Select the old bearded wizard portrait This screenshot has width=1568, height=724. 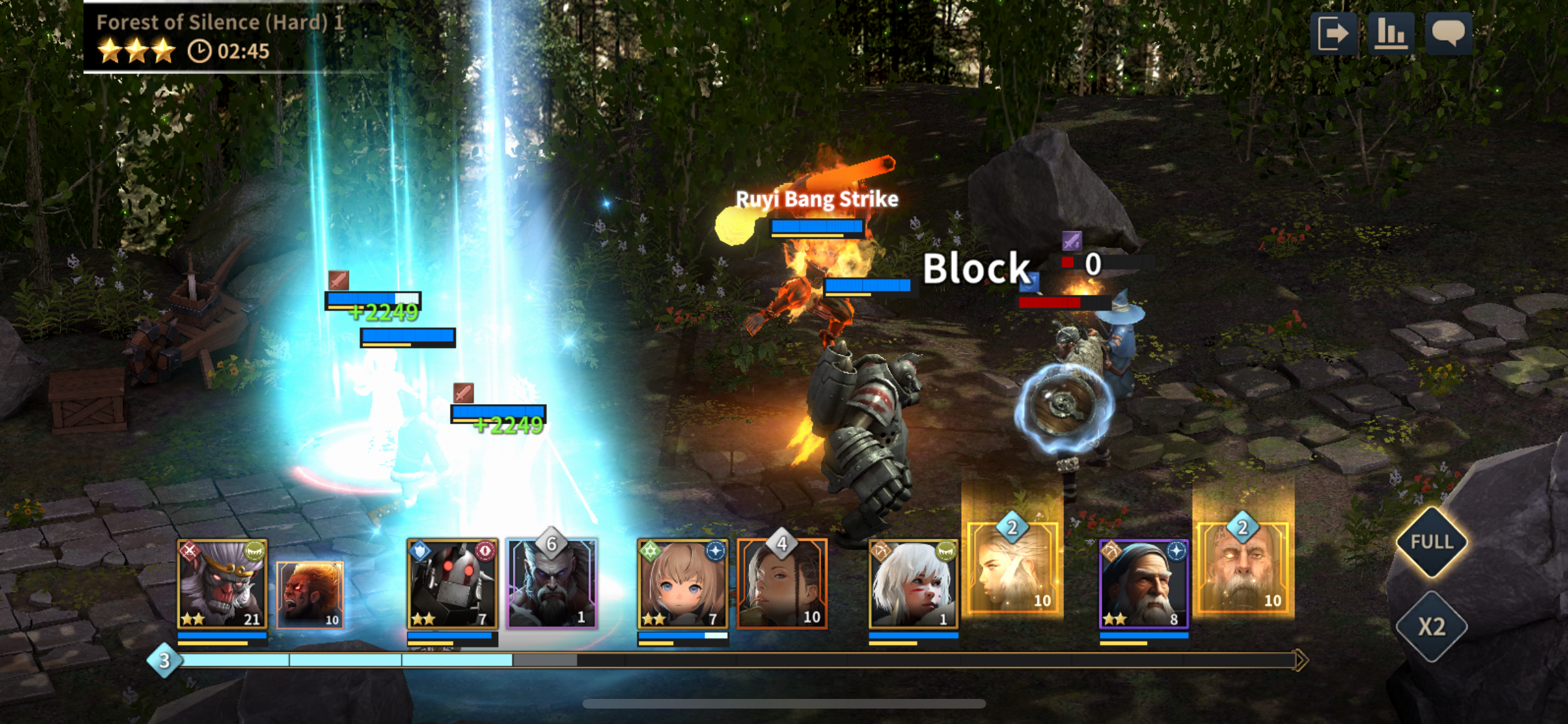(x=1144, y=584)
